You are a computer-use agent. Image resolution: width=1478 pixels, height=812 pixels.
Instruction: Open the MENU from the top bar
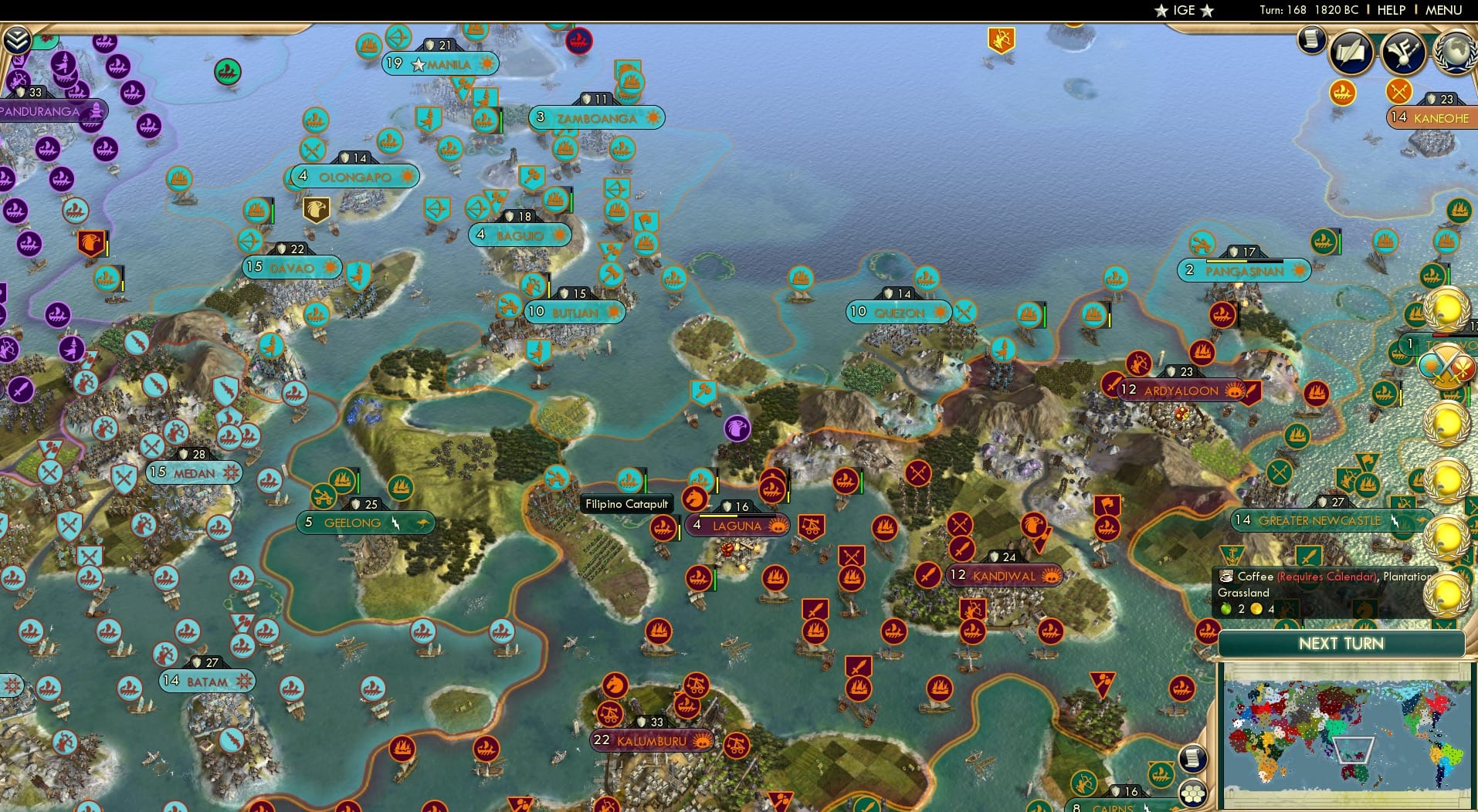click(x=1442, y=10)
